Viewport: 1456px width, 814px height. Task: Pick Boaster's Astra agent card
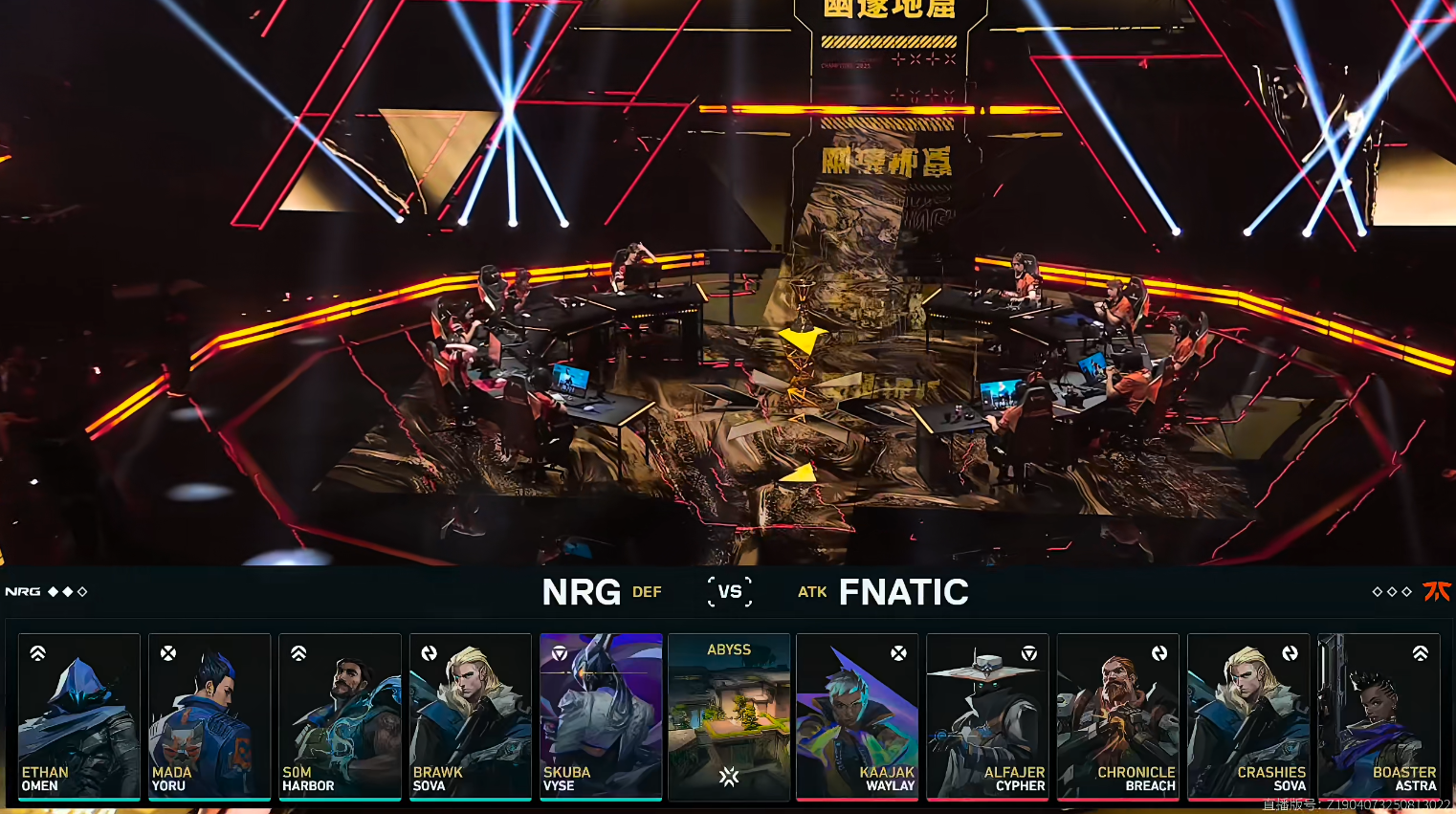click(1379, 715)
